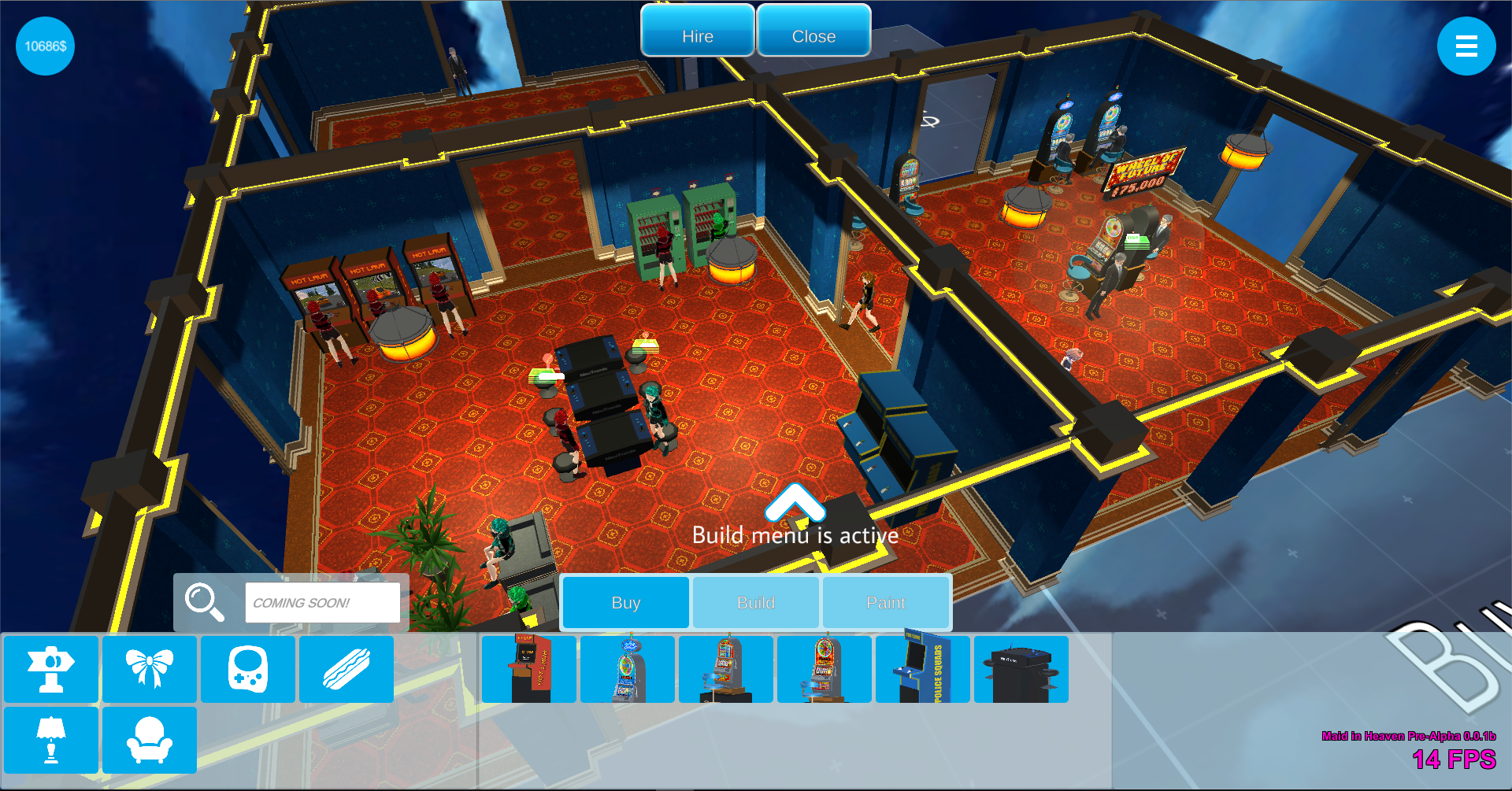Screen dimensions: 1512x791
Task: Click the Close button
Action: pos(813,35)
